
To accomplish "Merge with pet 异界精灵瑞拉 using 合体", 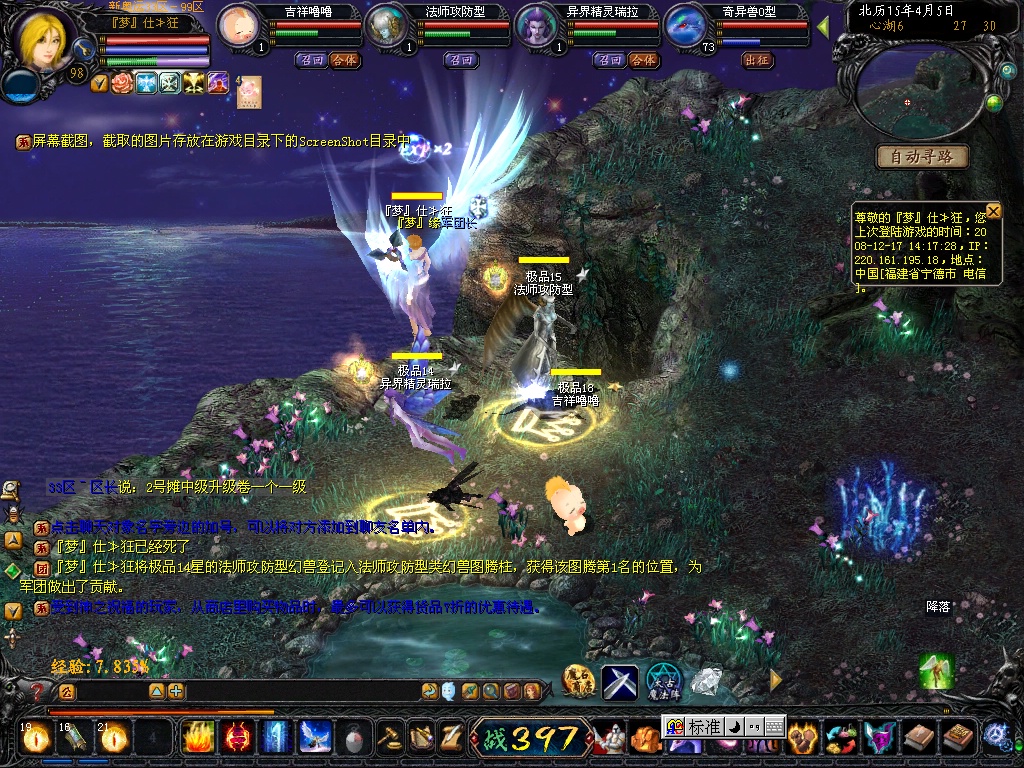I will click(643, 60).
